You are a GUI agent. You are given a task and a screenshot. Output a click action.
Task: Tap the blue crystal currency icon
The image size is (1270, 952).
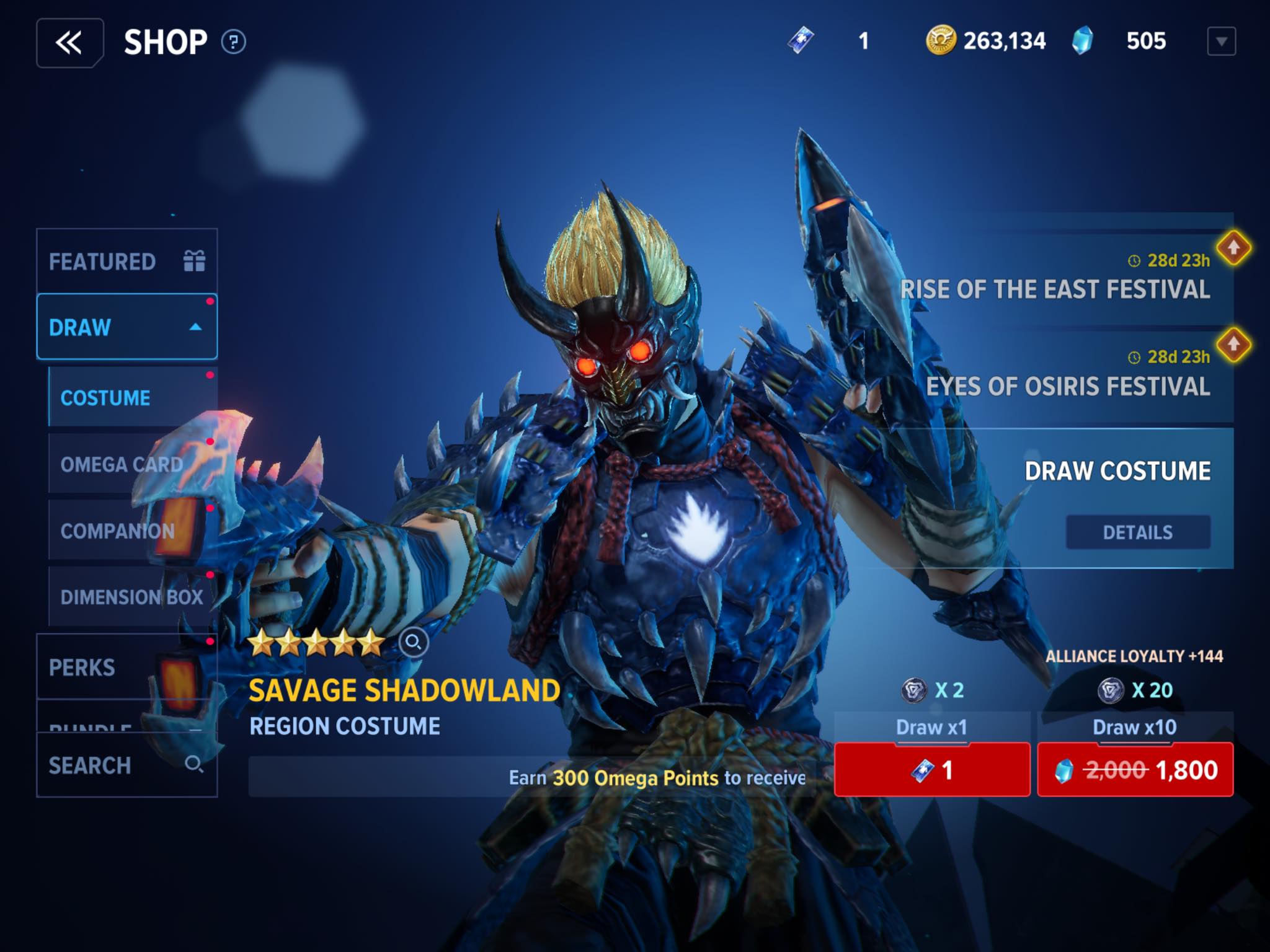point(1082,42)
